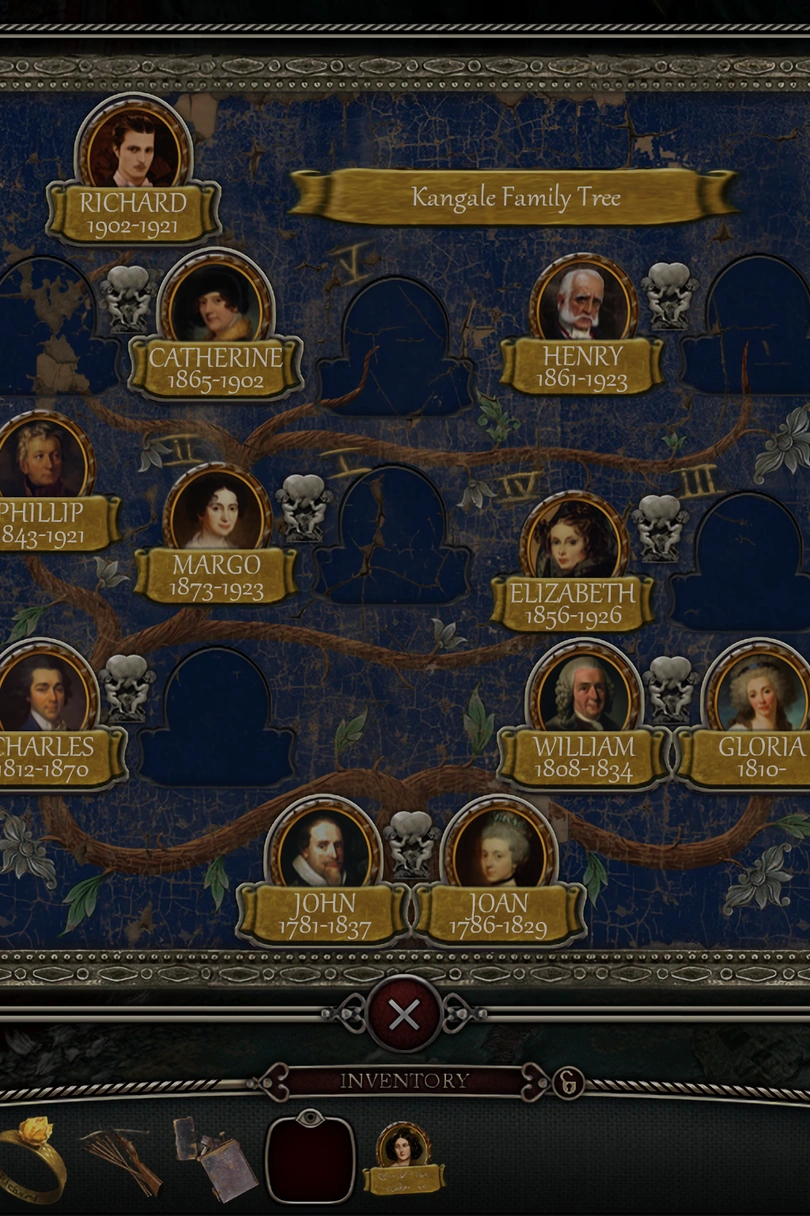Click the dark red eye slot in inventory
The image size is (810, 1216).
coord(310,1158)
